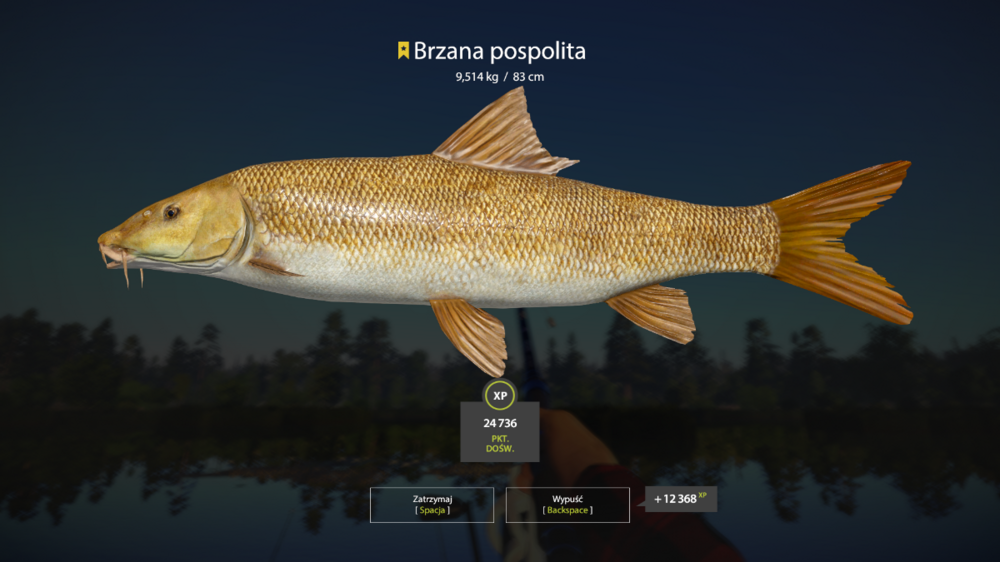Keep the fish with the Zatrzymaj button
This screenshot has height=562, width=1000.
point(432,504)
